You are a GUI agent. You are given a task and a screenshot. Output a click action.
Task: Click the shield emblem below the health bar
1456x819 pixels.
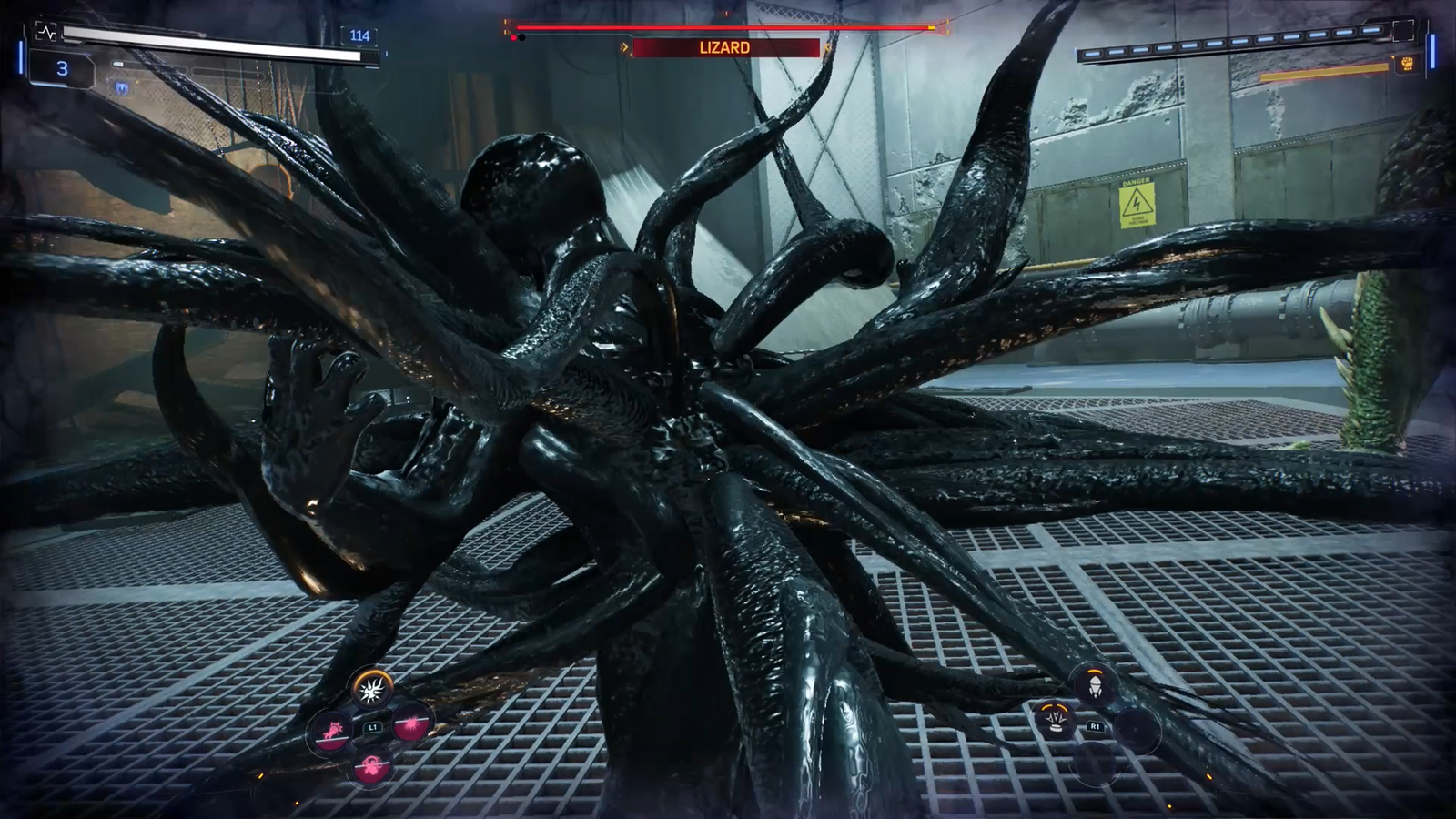(x=122, y=87)
